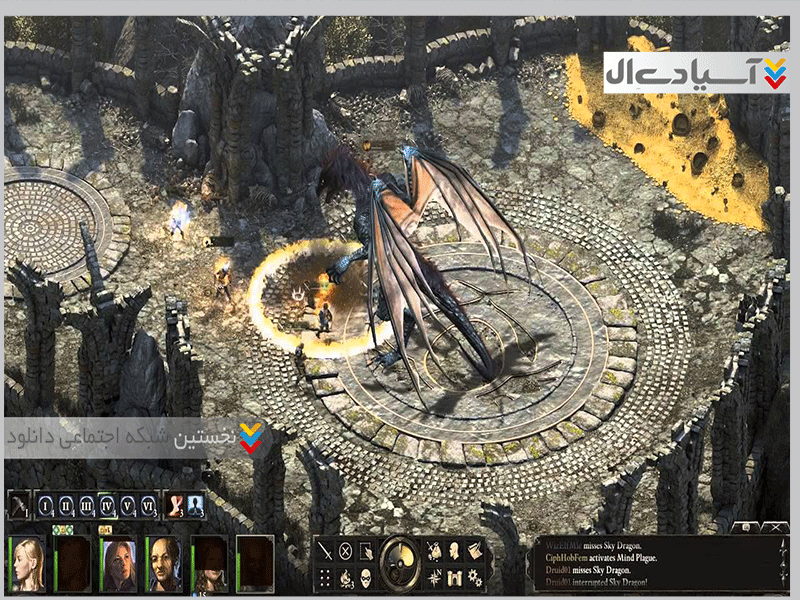Click the sword attack command button
The height and width of the screenshot is (600, 800).
click(x=325, y=550)
